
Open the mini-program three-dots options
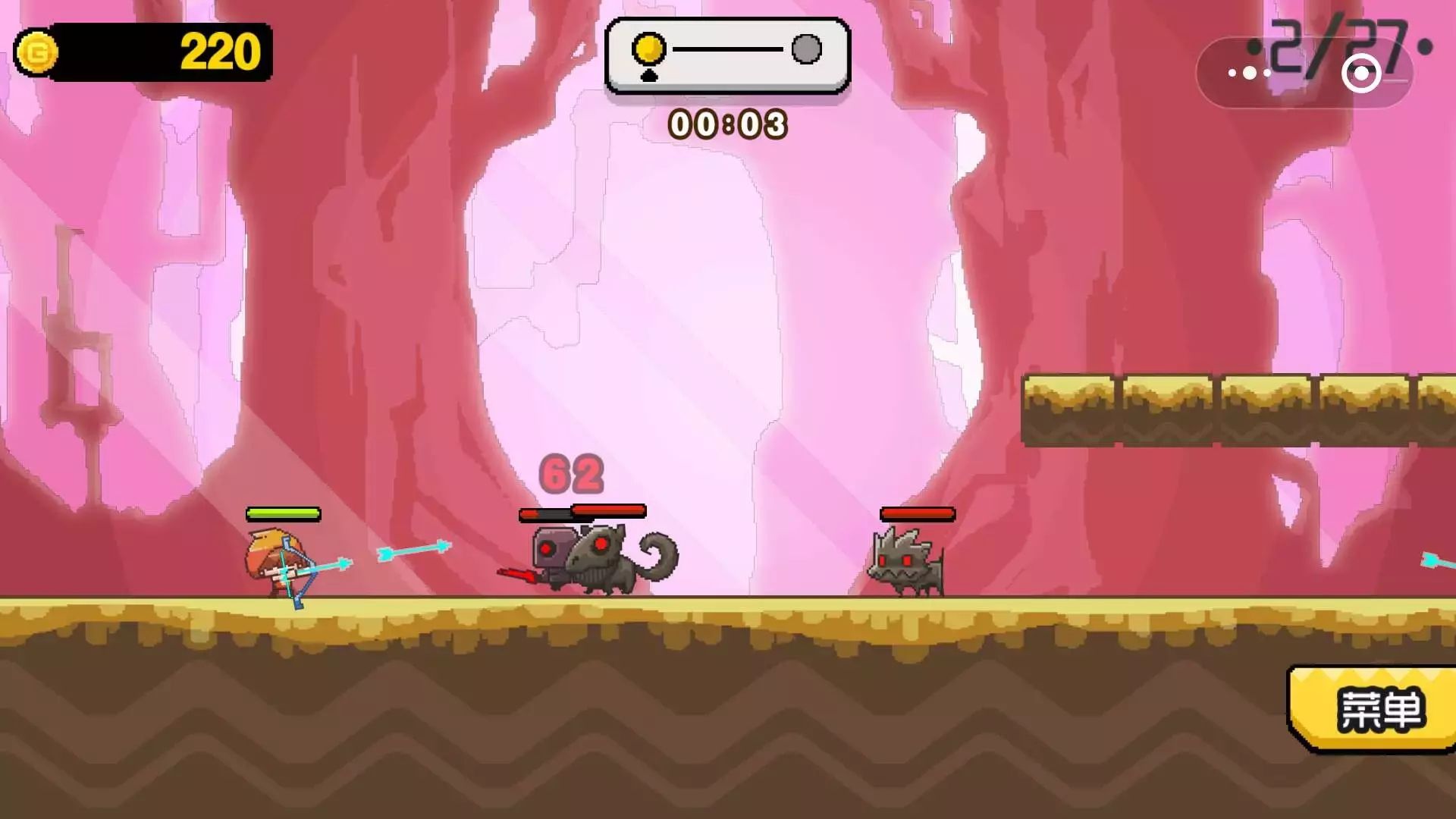click(x=1250, y=74)
